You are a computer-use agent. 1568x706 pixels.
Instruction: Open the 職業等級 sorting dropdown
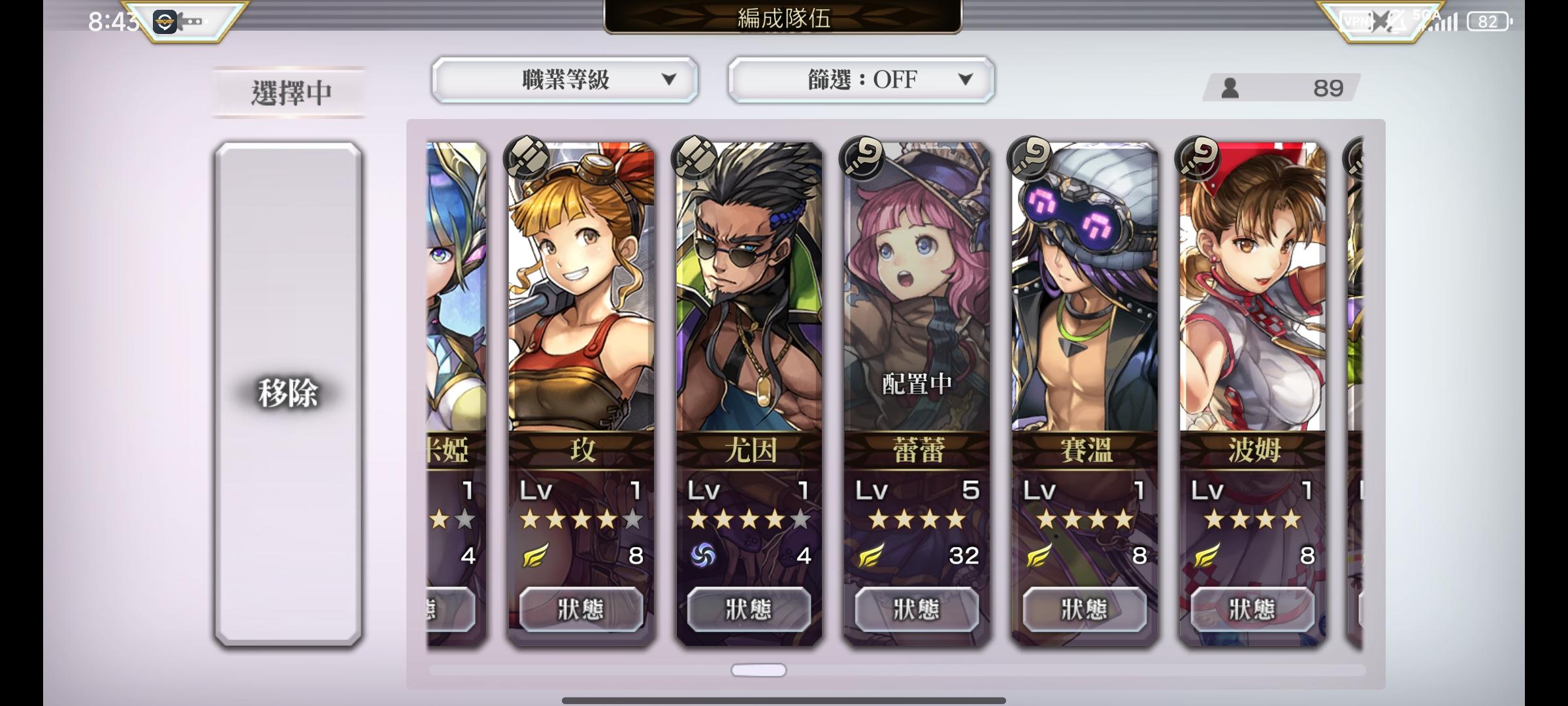[x=563, y=80]
